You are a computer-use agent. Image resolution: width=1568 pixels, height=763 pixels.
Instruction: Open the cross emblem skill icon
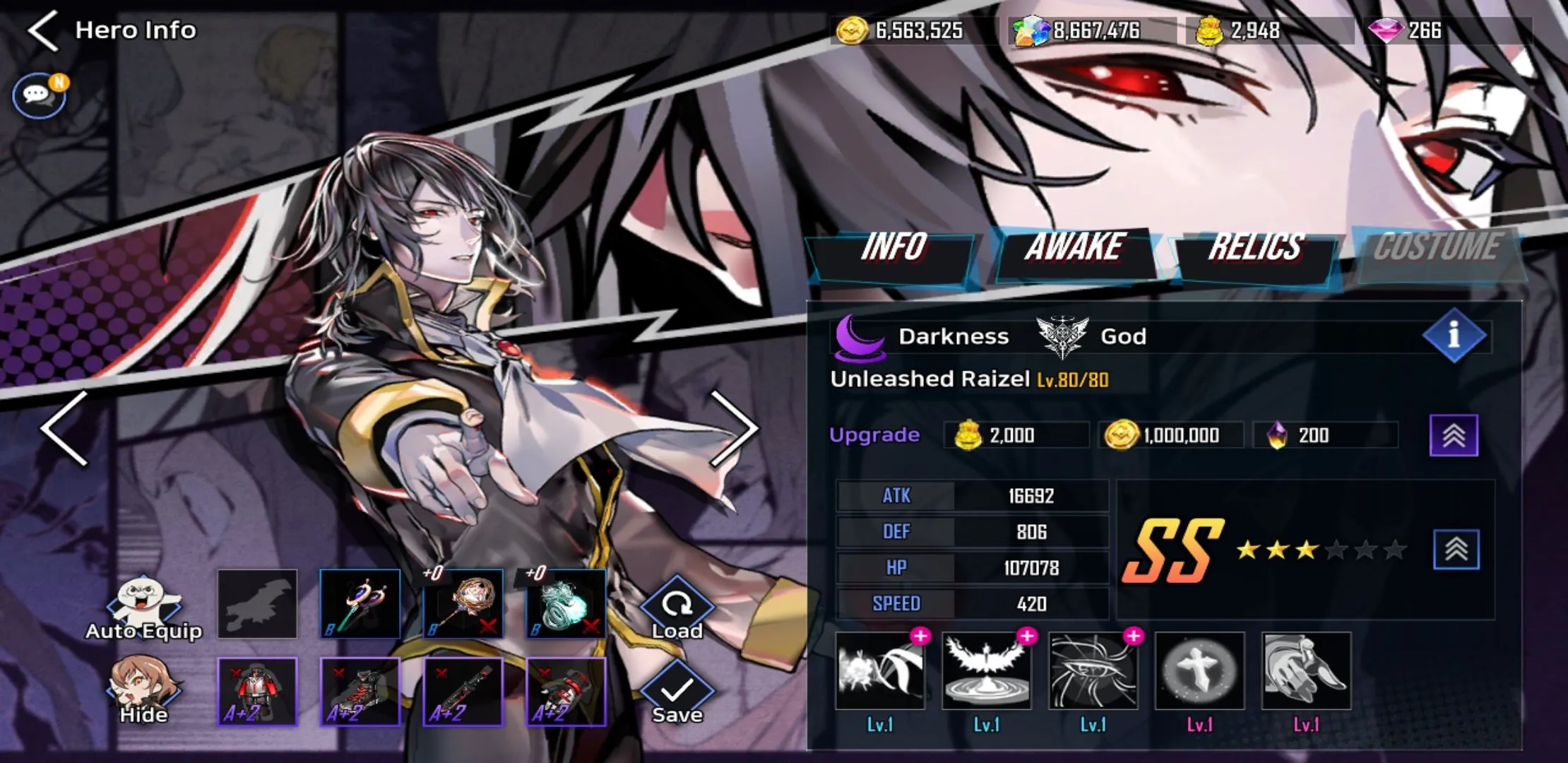(x=1199, y=670)
